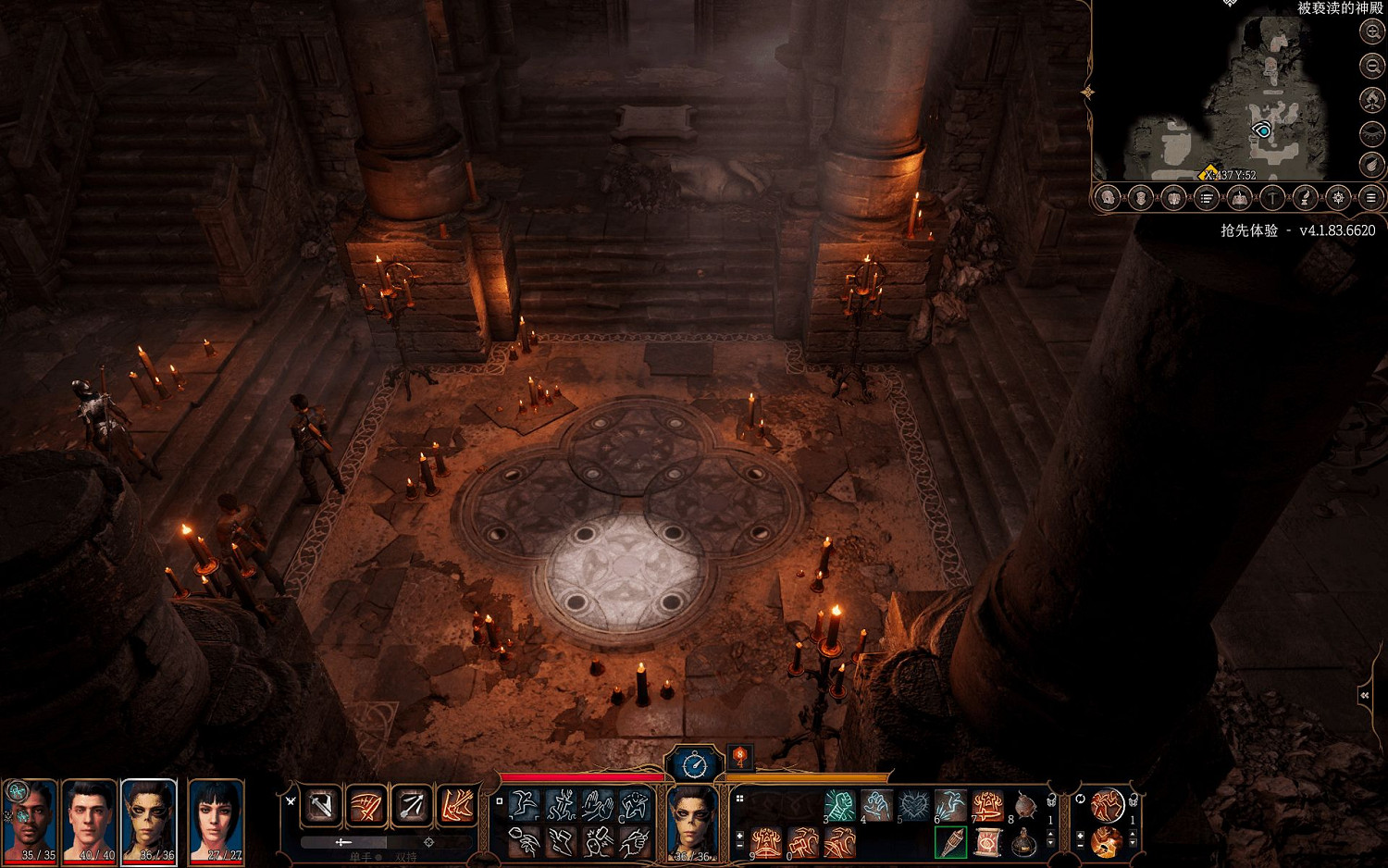This screenshot has width=1388, height=868.
Task: Use the Jump action icon
Action: tap(525, 805)
